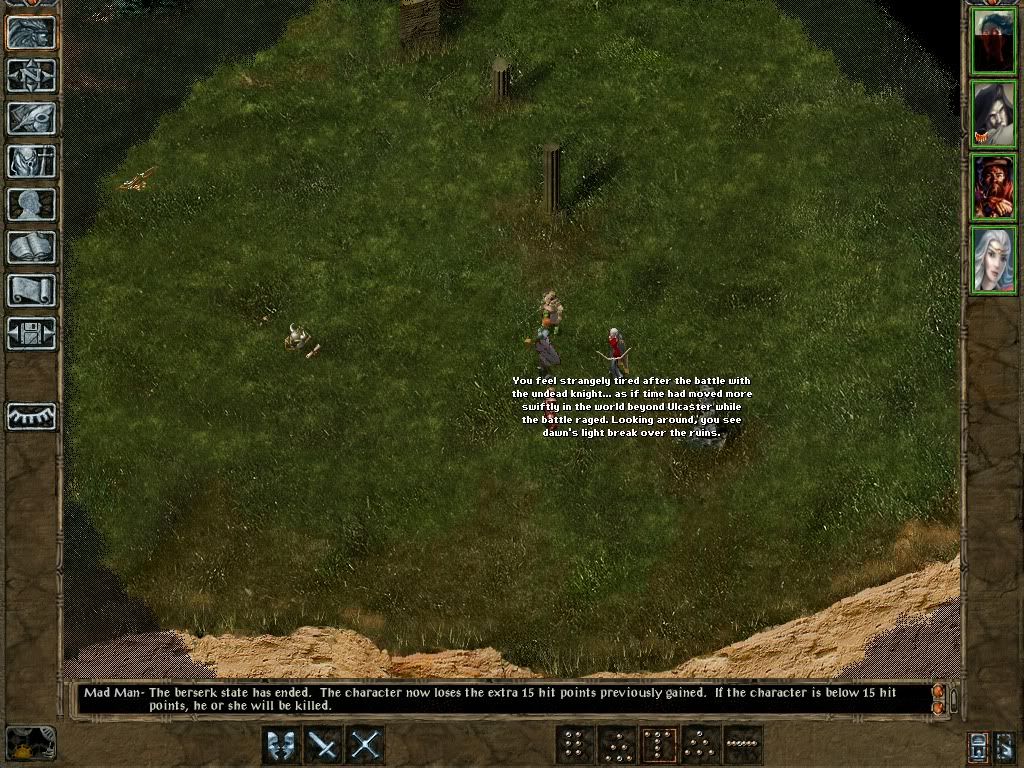Select the grey hooded character portrait
This screenshot has width=1024, height=768.
[x=993, y=114]
